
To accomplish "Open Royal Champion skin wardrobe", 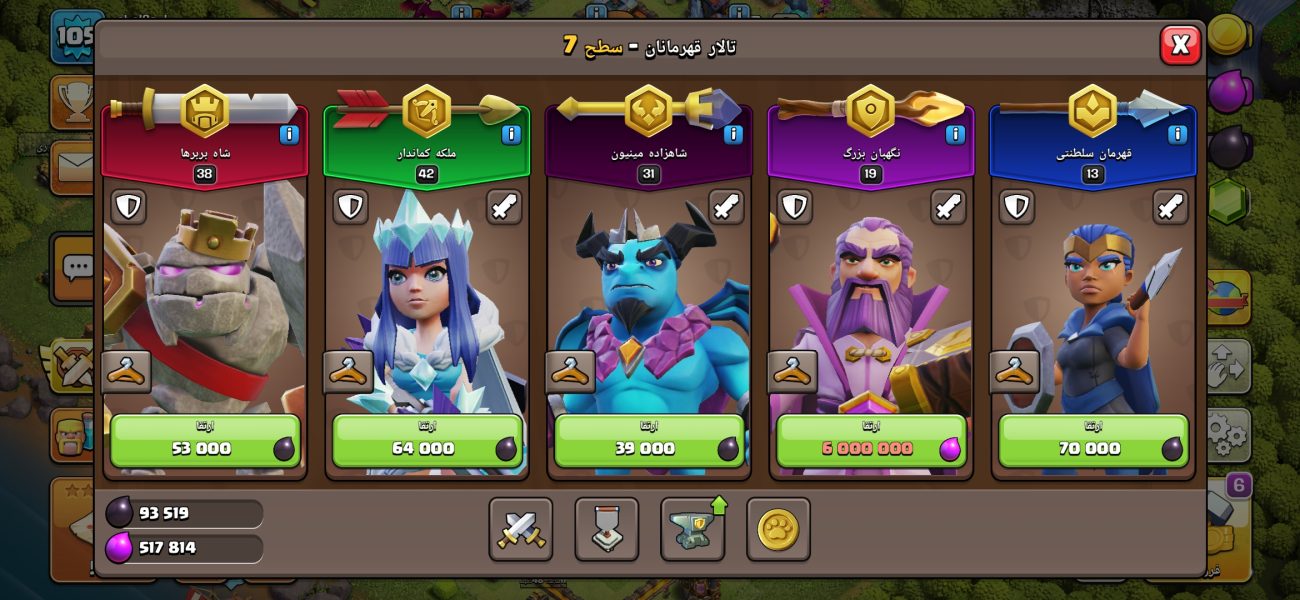I will [1013, 372].
